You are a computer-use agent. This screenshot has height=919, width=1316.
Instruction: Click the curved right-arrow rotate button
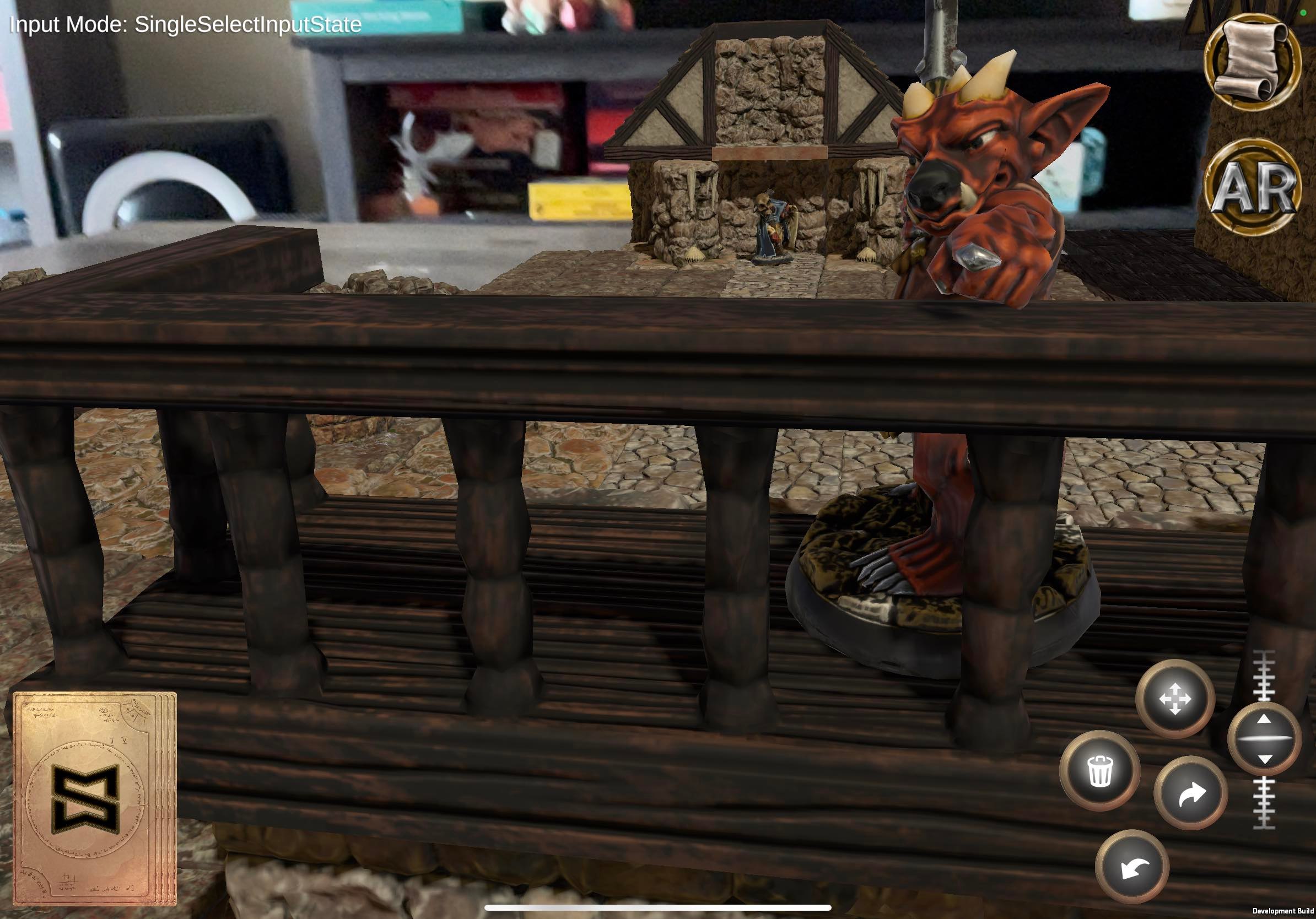1191,794
